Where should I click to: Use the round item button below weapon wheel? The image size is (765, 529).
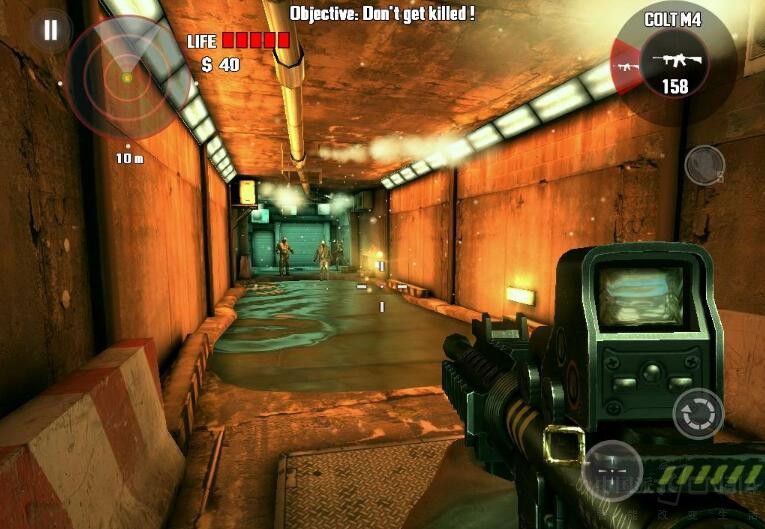click(704, 165)
